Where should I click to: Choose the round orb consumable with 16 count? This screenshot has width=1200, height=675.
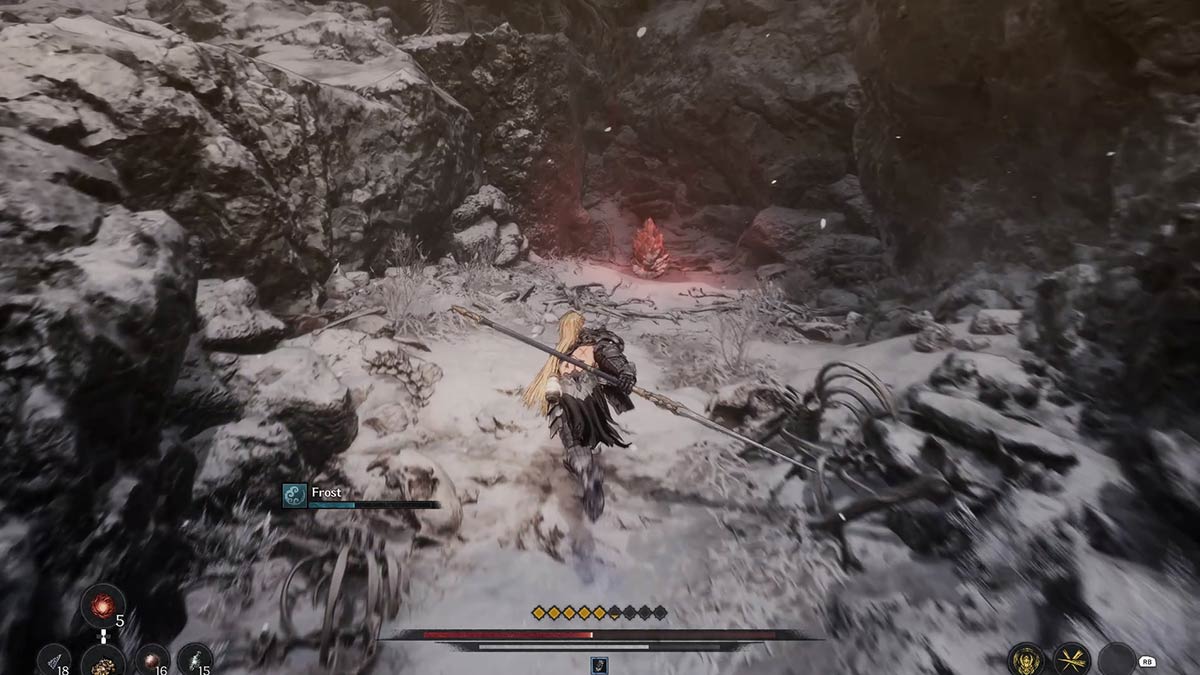(x=152, y=660)
